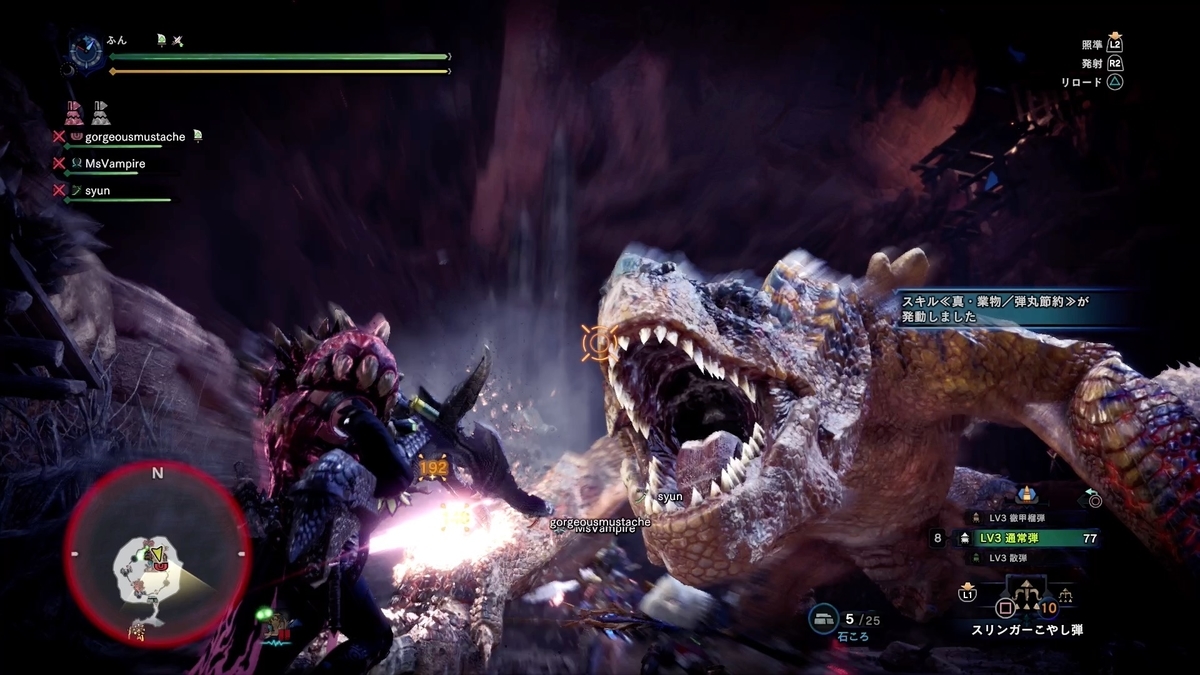Click the pink monster target icon
This screenshot has width=1200, height=675.
[x=73, y=112]
